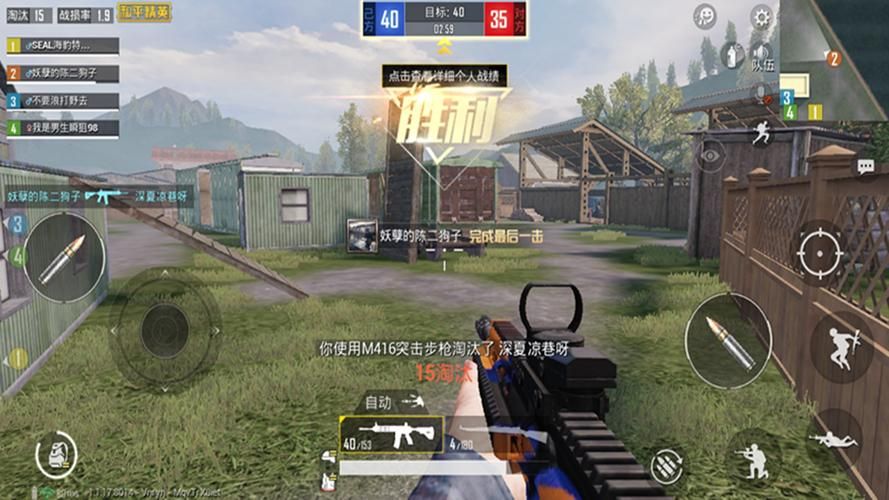Tap the 点击查看详细个人战绩 prompt
Image resolution: width=889 pixels, height=500 pixels.
point(444,75)
